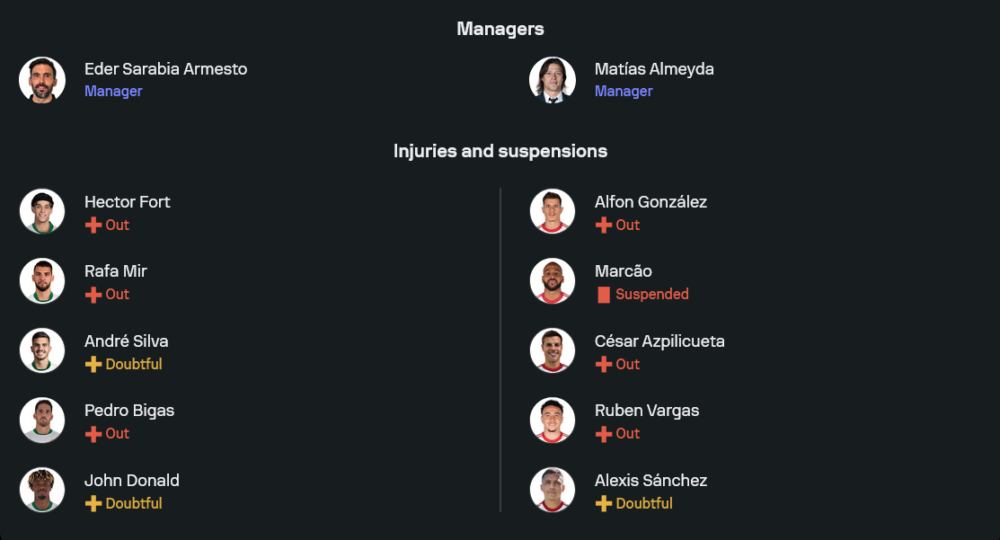Open André Silva's doubtful entry
The height and width of the screenshot is (540, 1000).
coord(126,342)
